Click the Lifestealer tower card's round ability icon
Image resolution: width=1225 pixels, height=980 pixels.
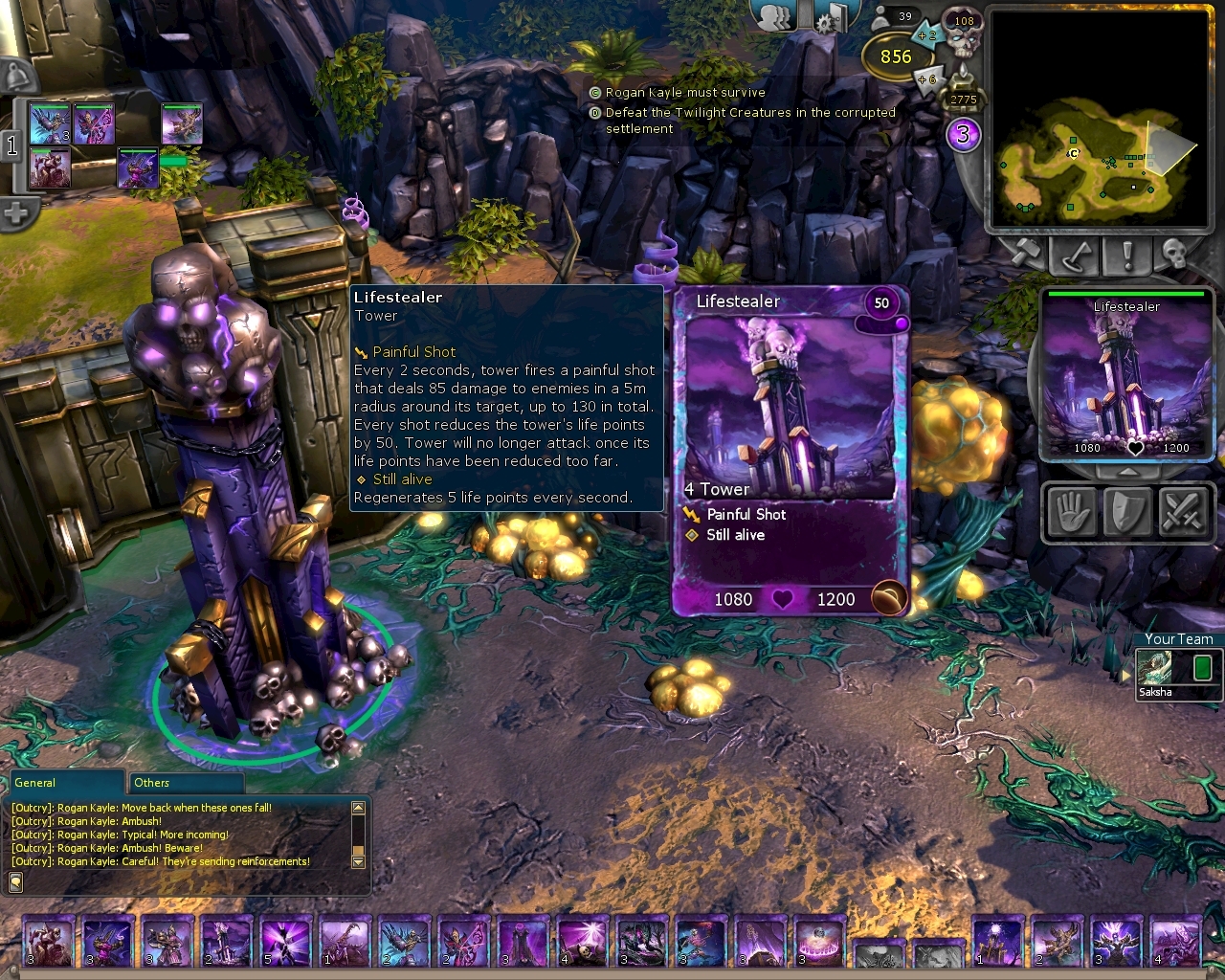click(x=889, y=598)
